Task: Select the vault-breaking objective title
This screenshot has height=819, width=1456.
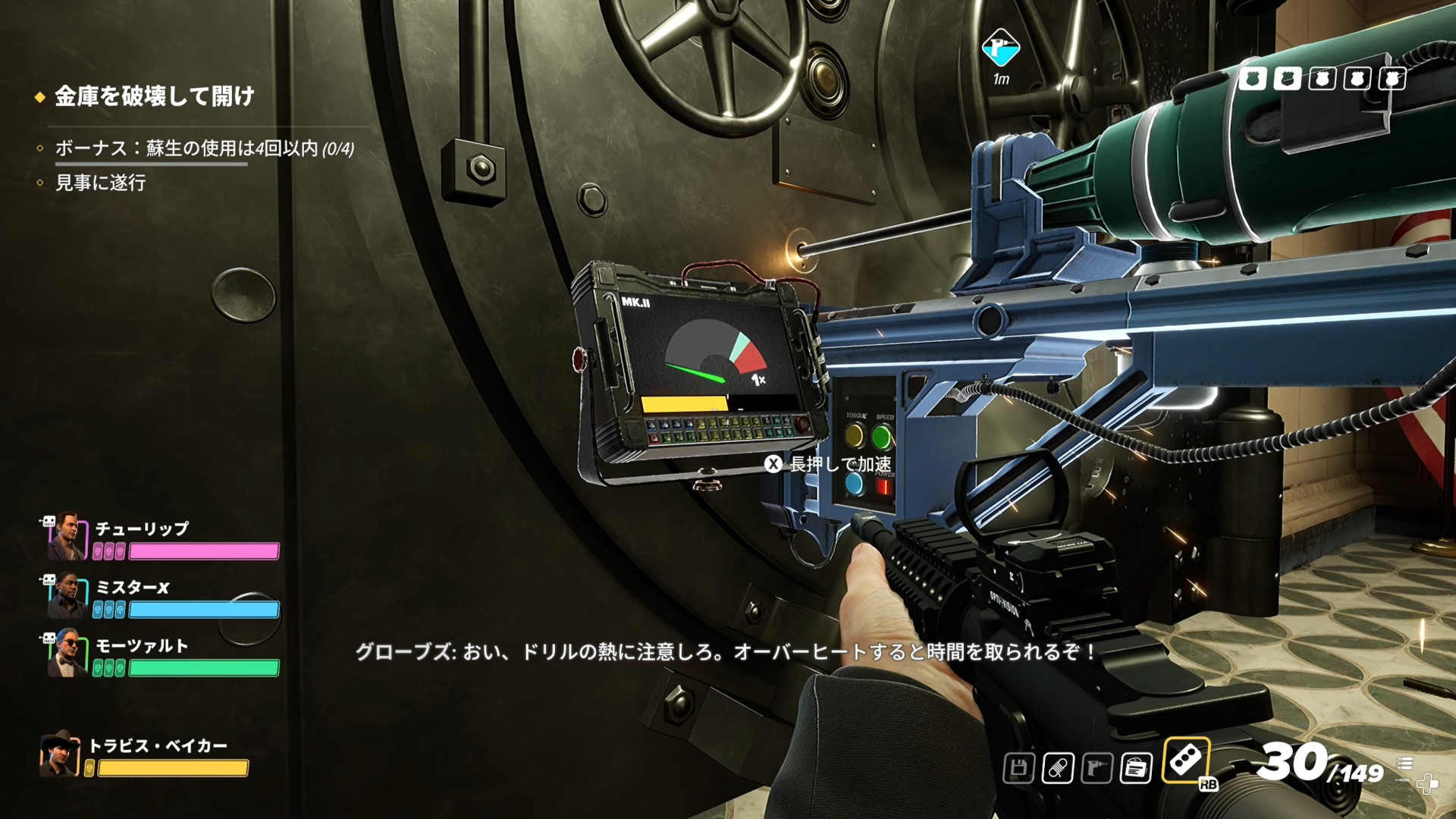Action: pos(154,96)
